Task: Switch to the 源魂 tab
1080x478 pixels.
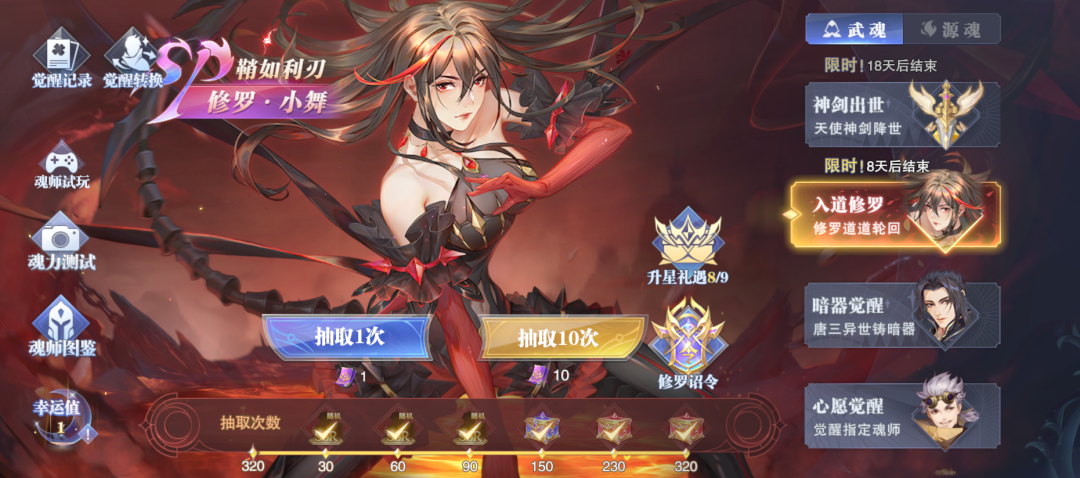Action: pyautogui.click(x=950, y=29)
